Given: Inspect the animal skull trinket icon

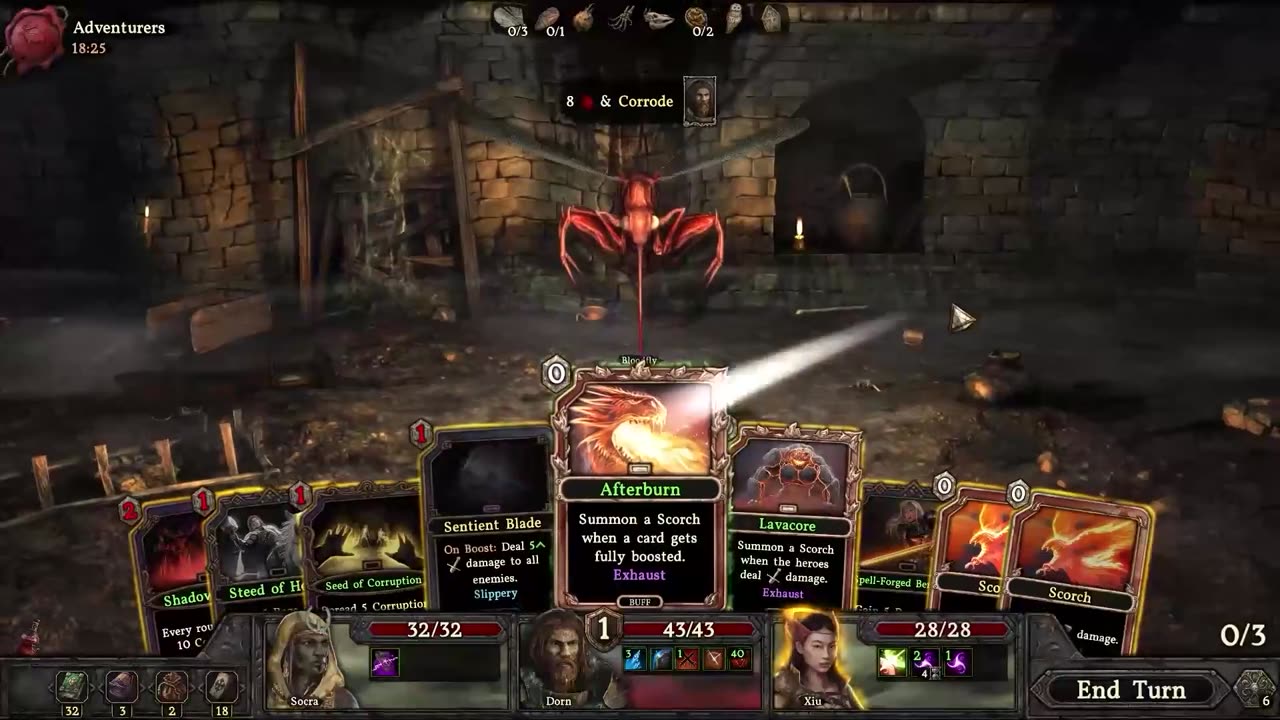Looking at the screenshot, I should pyautogui.click(x=659, y=19).
